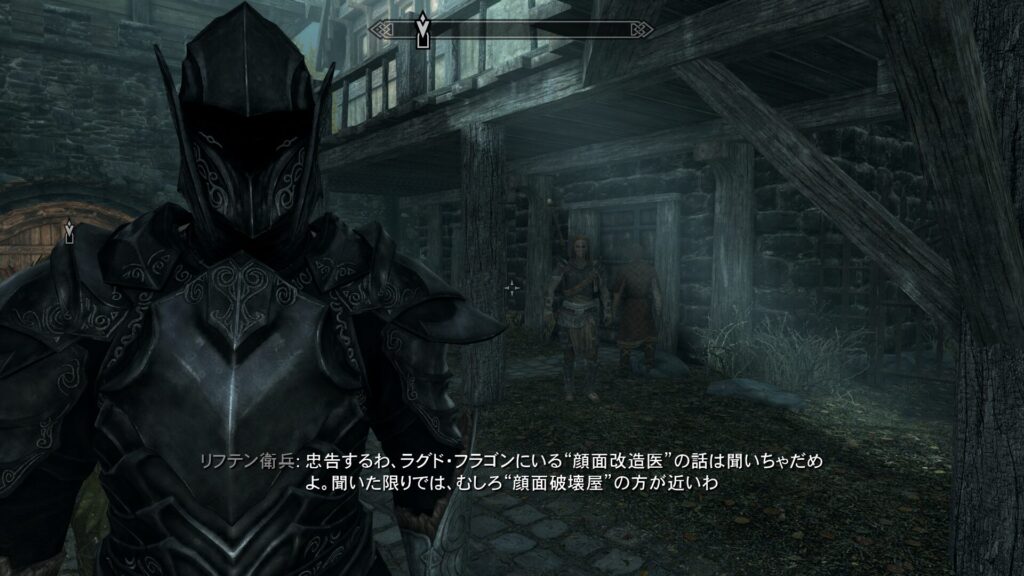Click the quest marker on the compass bar
1024x576 pixels.
tap(424, 31)
